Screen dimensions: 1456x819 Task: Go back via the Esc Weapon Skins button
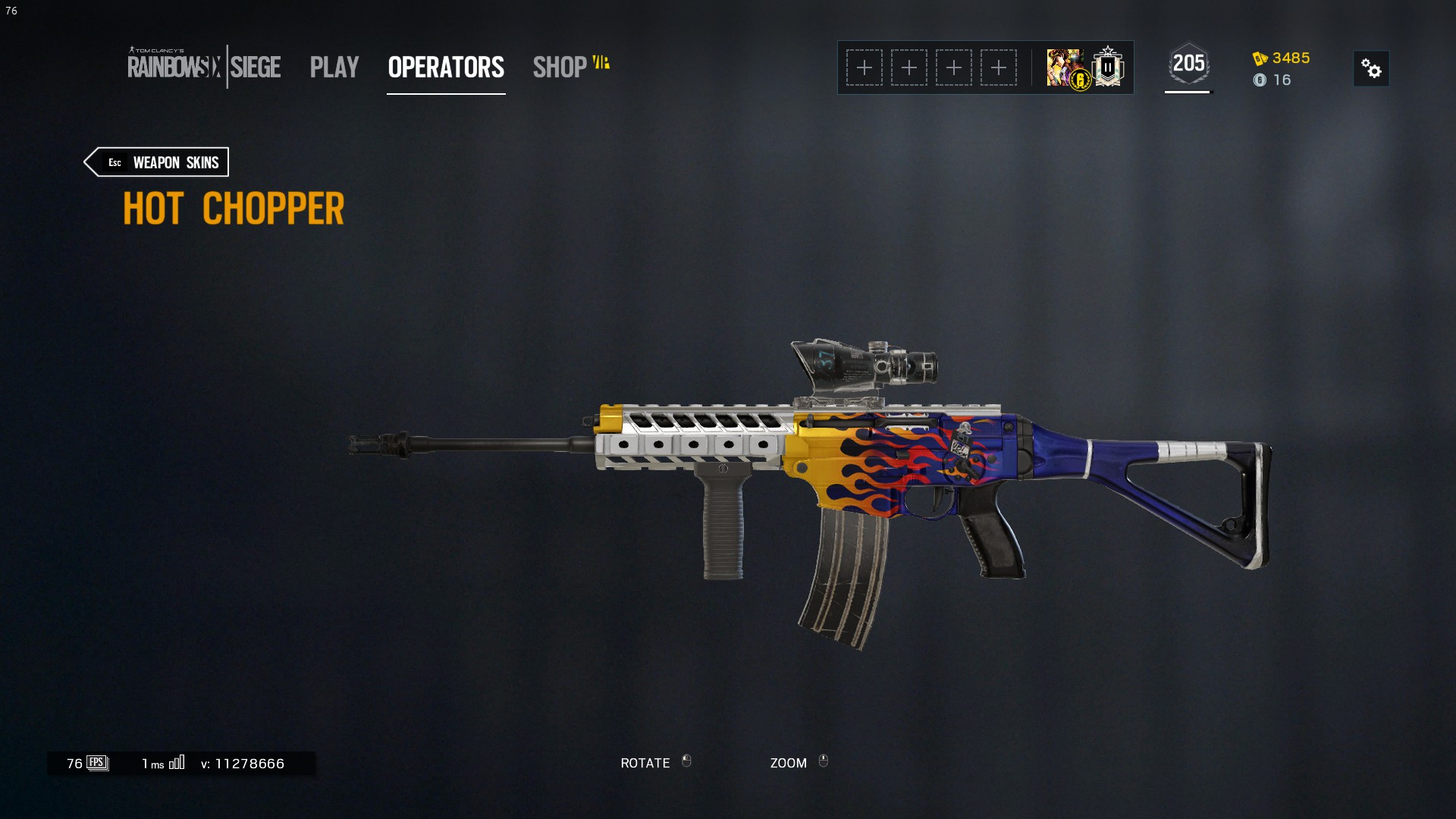coord(155,162)
